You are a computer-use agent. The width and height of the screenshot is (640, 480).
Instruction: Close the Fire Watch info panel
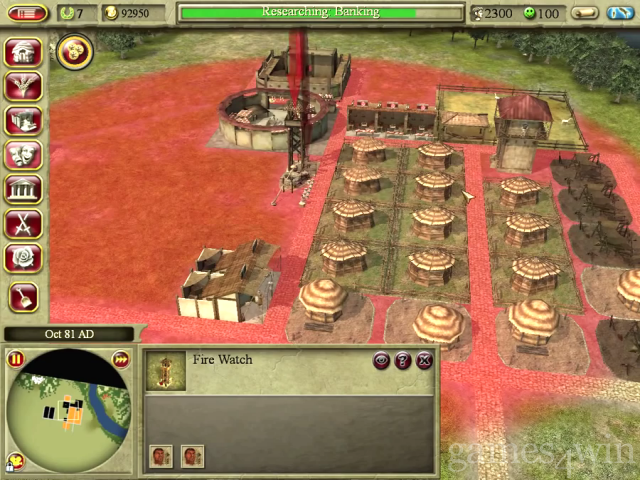[x=424, y=360]
